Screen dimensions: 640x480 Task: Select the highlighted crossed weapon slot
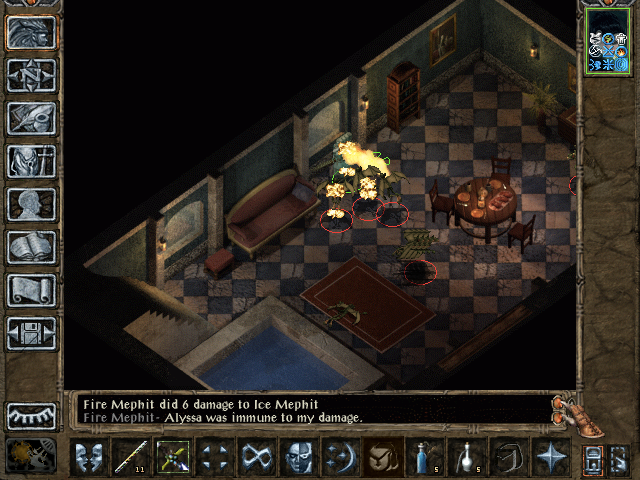click(174, 457)
